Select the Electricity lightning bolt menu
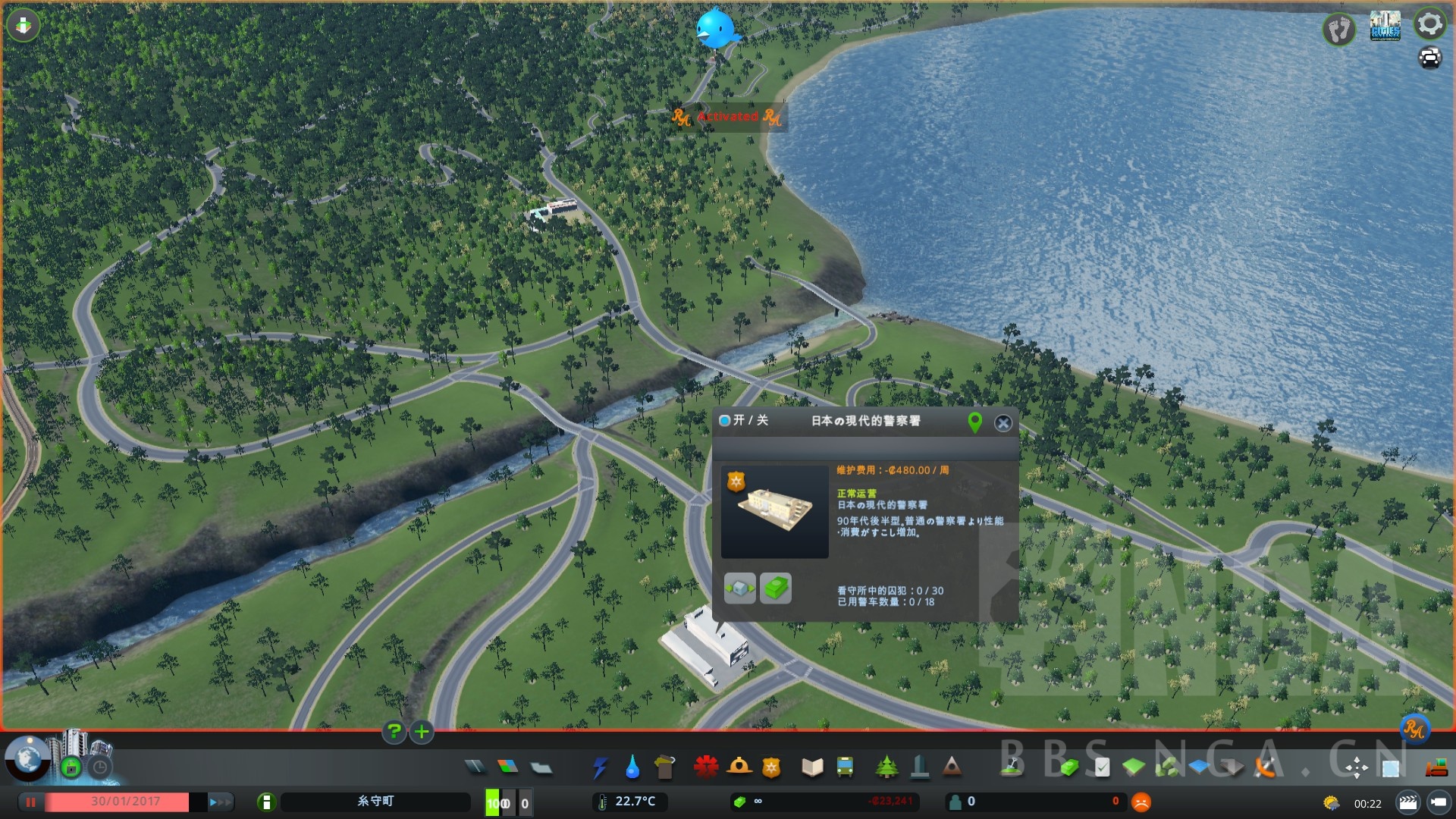The height and width of the screenshot is (819, 1456). coord(600,767)
